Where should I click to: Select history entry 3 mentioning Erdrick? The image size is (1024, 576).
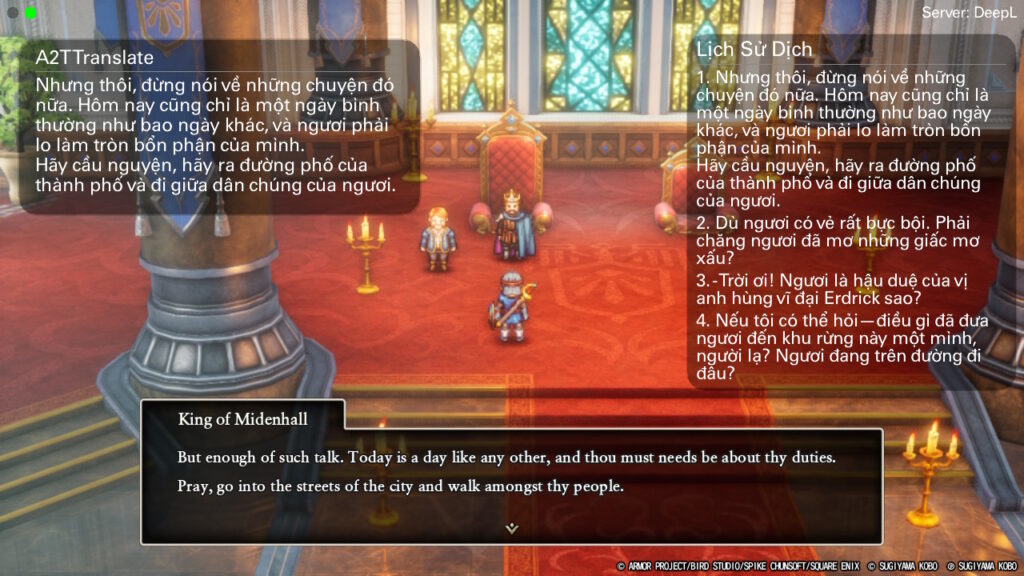[835, 289]
